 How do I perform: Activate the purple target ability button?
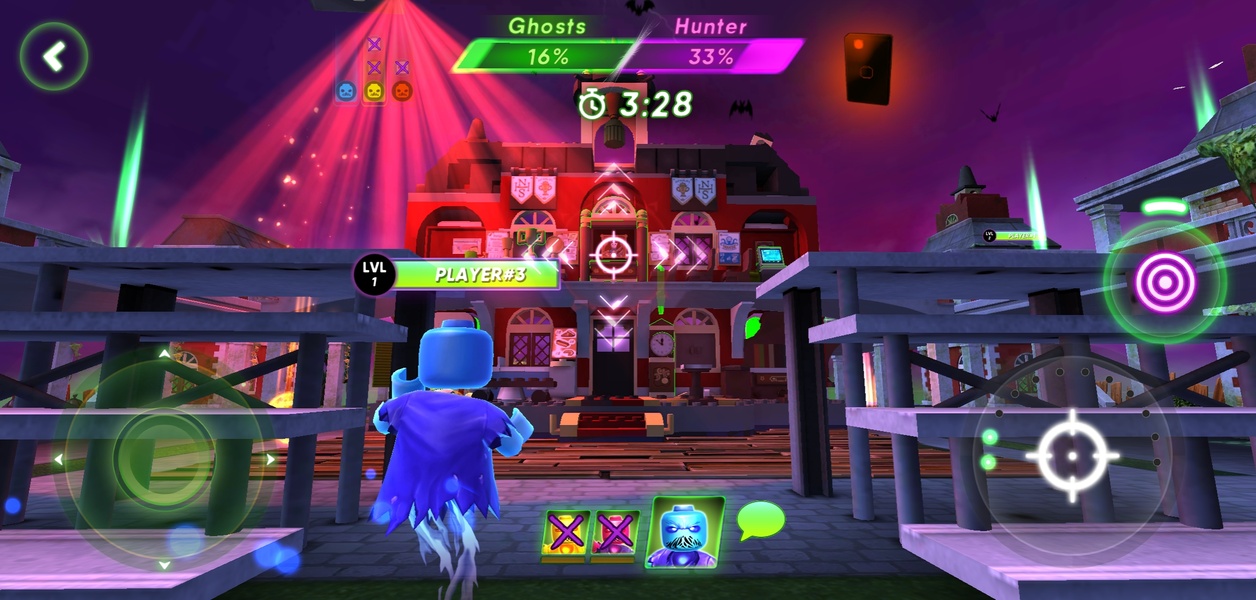(1165, 282)
